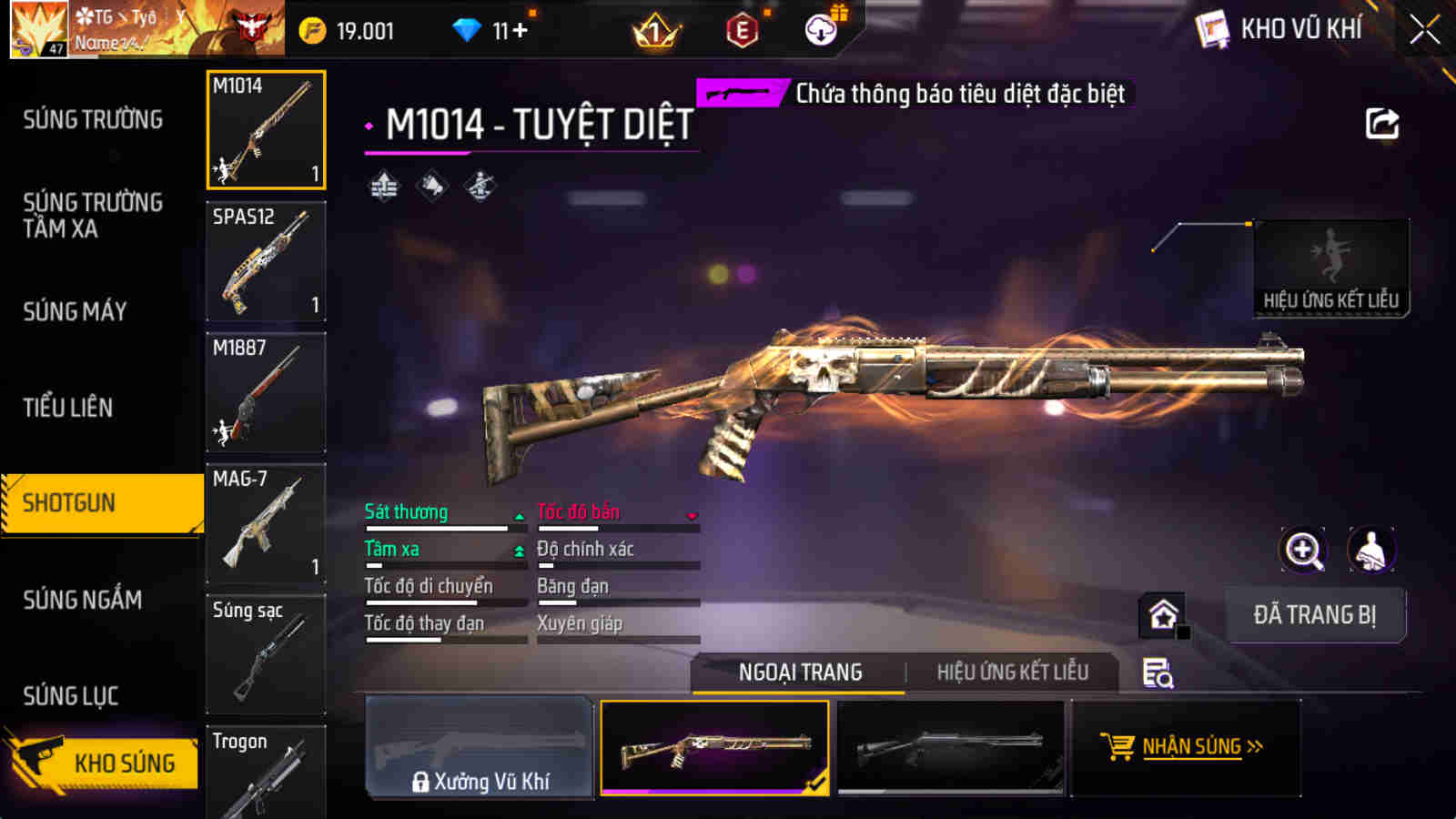The height and width of the screenshot is (819, 1456).
Task: Click the cloud download gift icon
Action: tap(822, 29)
